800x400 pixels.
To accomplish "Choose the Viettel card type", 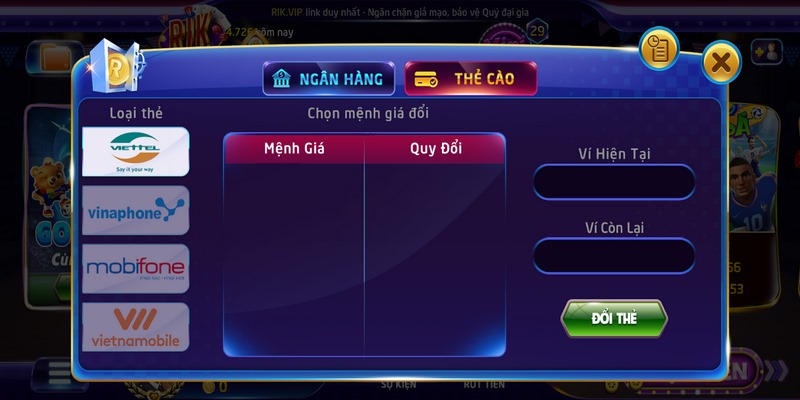I will (135, 152).
